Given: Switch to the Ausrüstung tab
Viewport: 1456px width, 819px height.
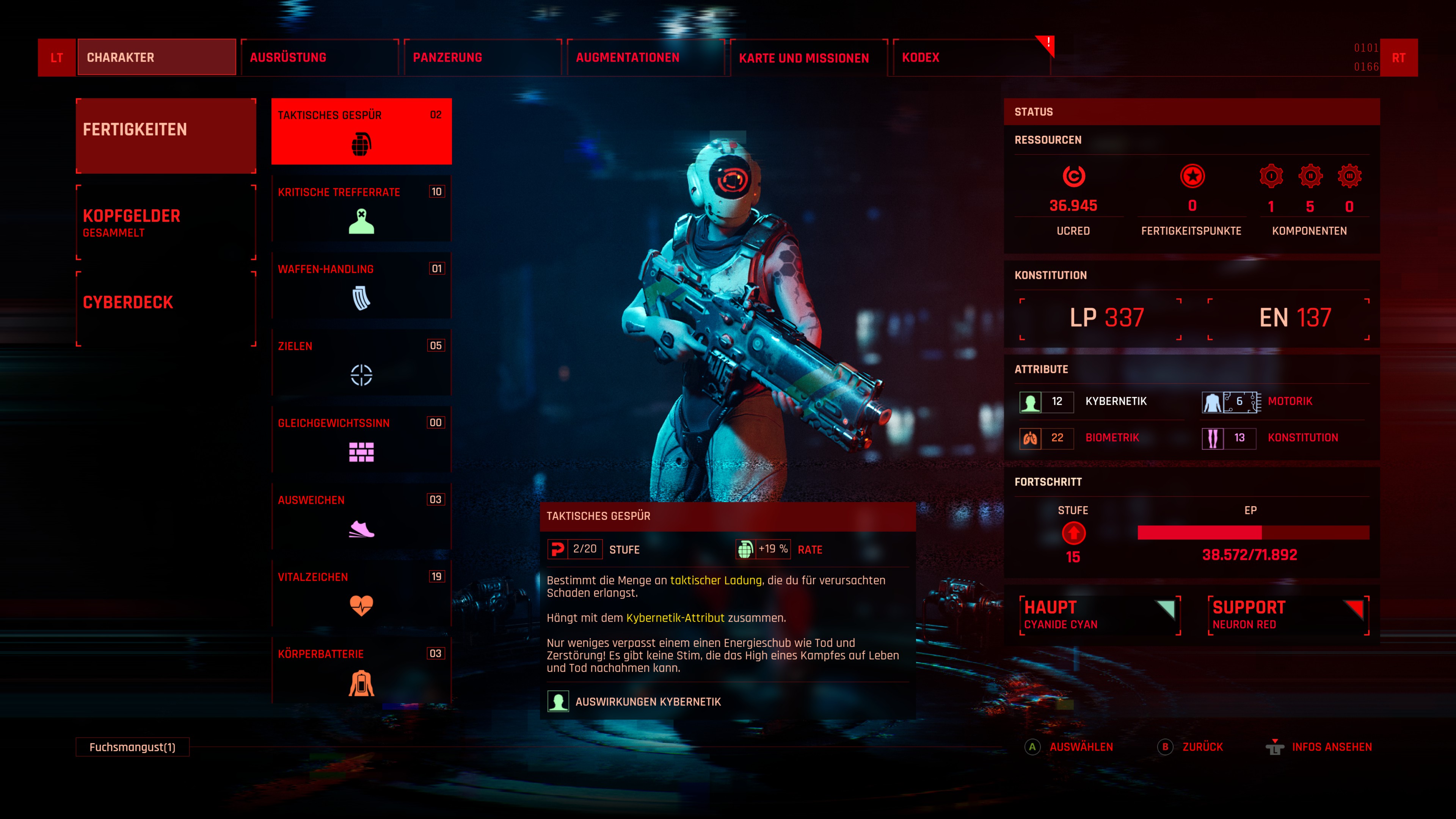Looking at the screenshot, I should point(319,58).
